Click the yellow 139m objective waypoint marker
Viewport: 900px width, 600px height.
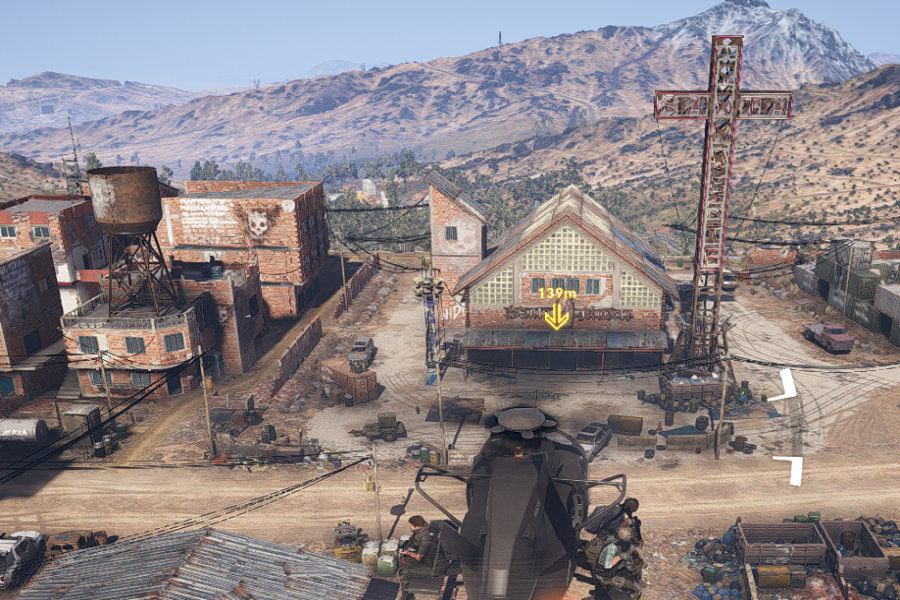click(556, 316)
